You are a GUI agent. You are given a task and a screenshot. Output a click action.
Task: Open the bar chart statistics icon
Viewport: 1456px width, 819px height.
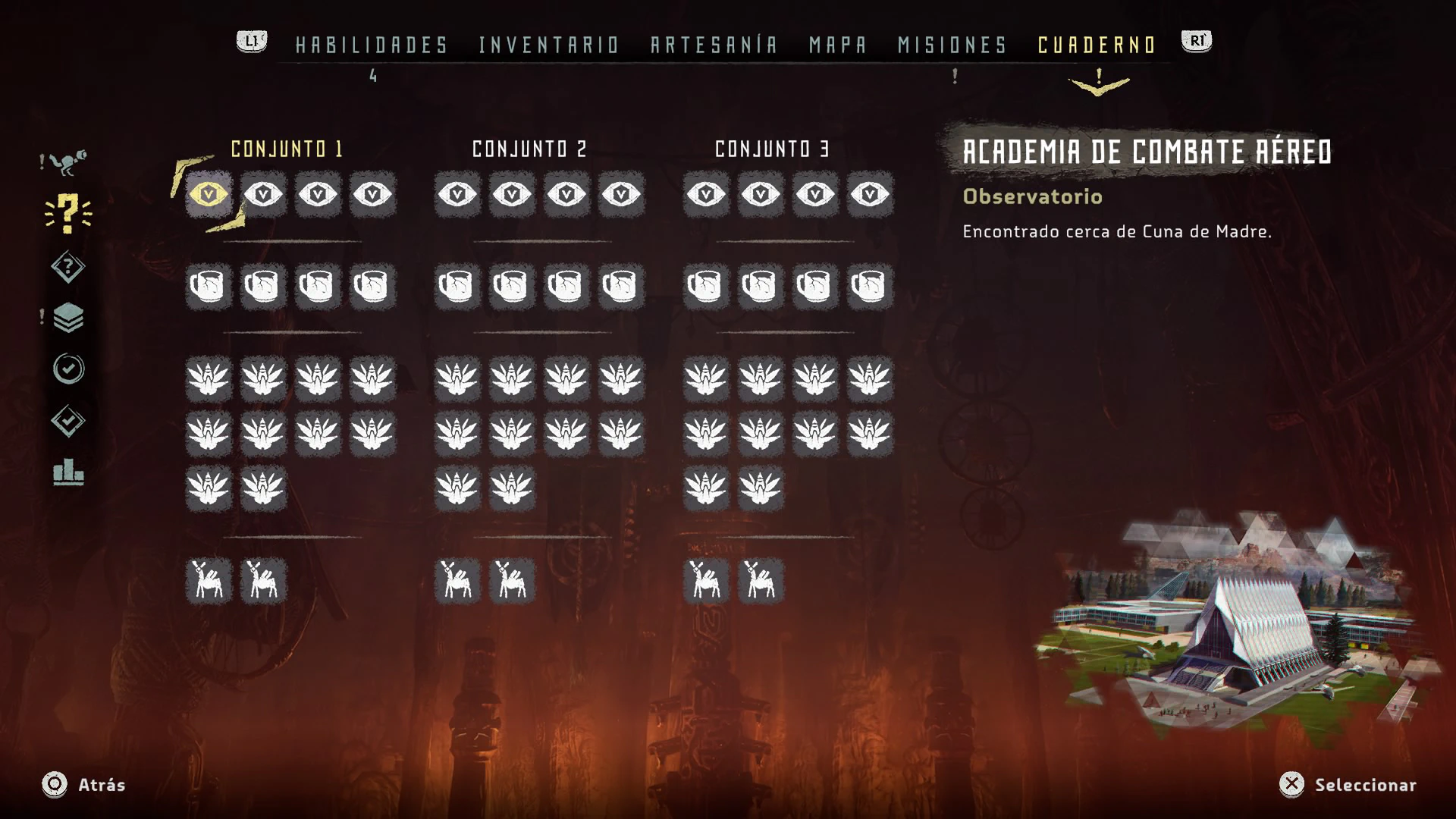(x=68, y=472)
